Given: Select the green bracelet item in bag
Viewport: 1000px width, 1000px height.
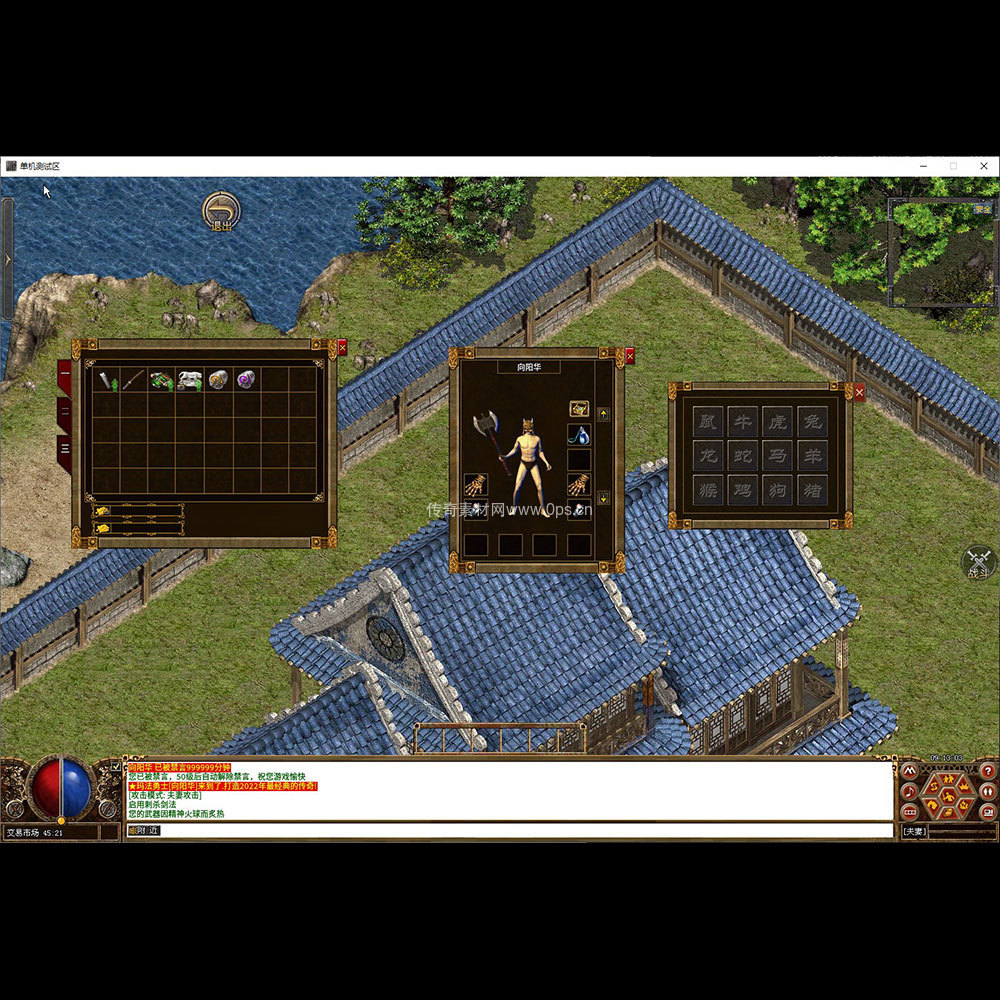Looking at the screenshot, I should [162, 379].
